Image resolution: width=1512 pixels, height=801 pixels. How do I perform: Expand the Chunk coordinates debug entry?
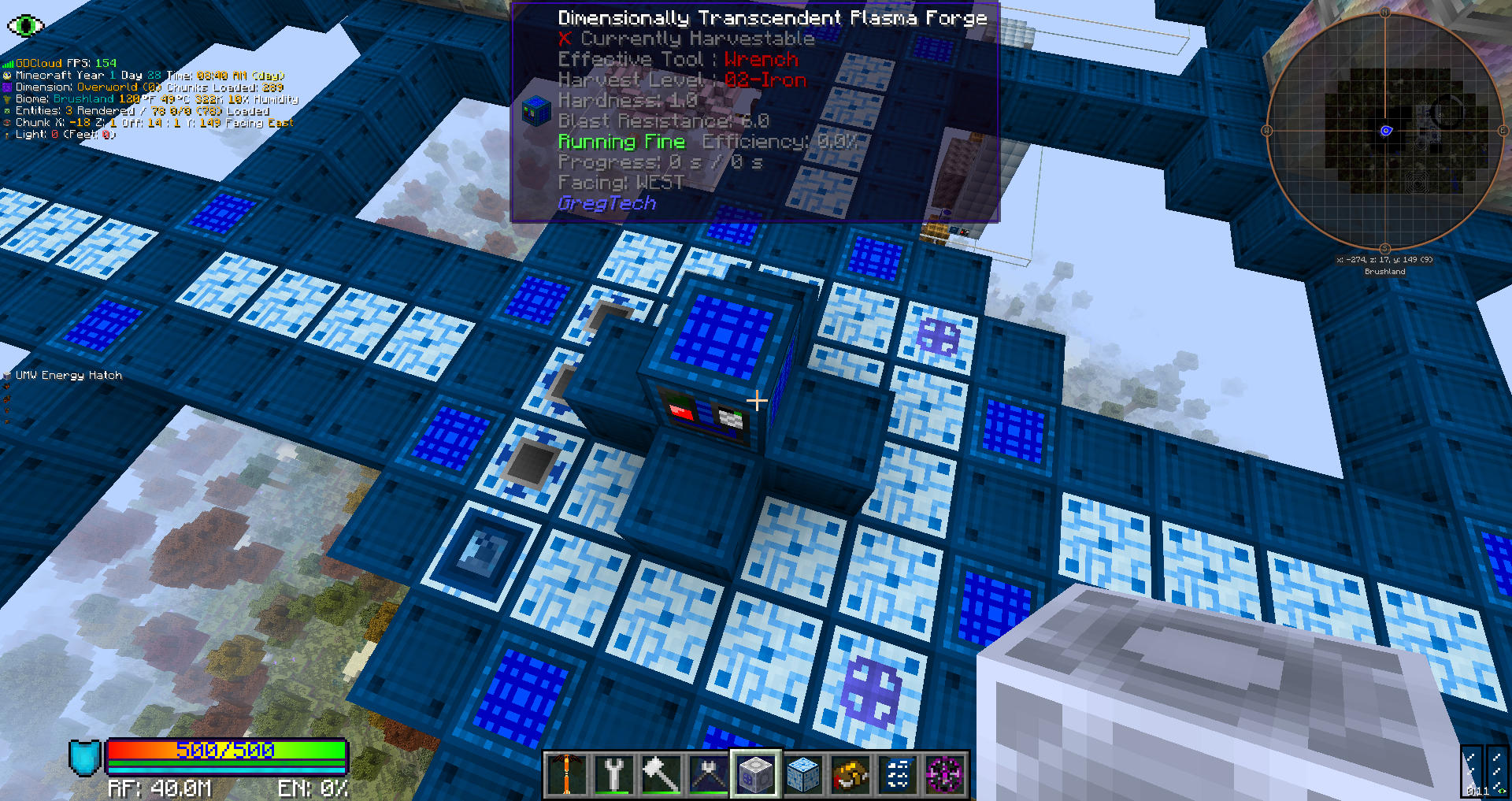[6, 123]
